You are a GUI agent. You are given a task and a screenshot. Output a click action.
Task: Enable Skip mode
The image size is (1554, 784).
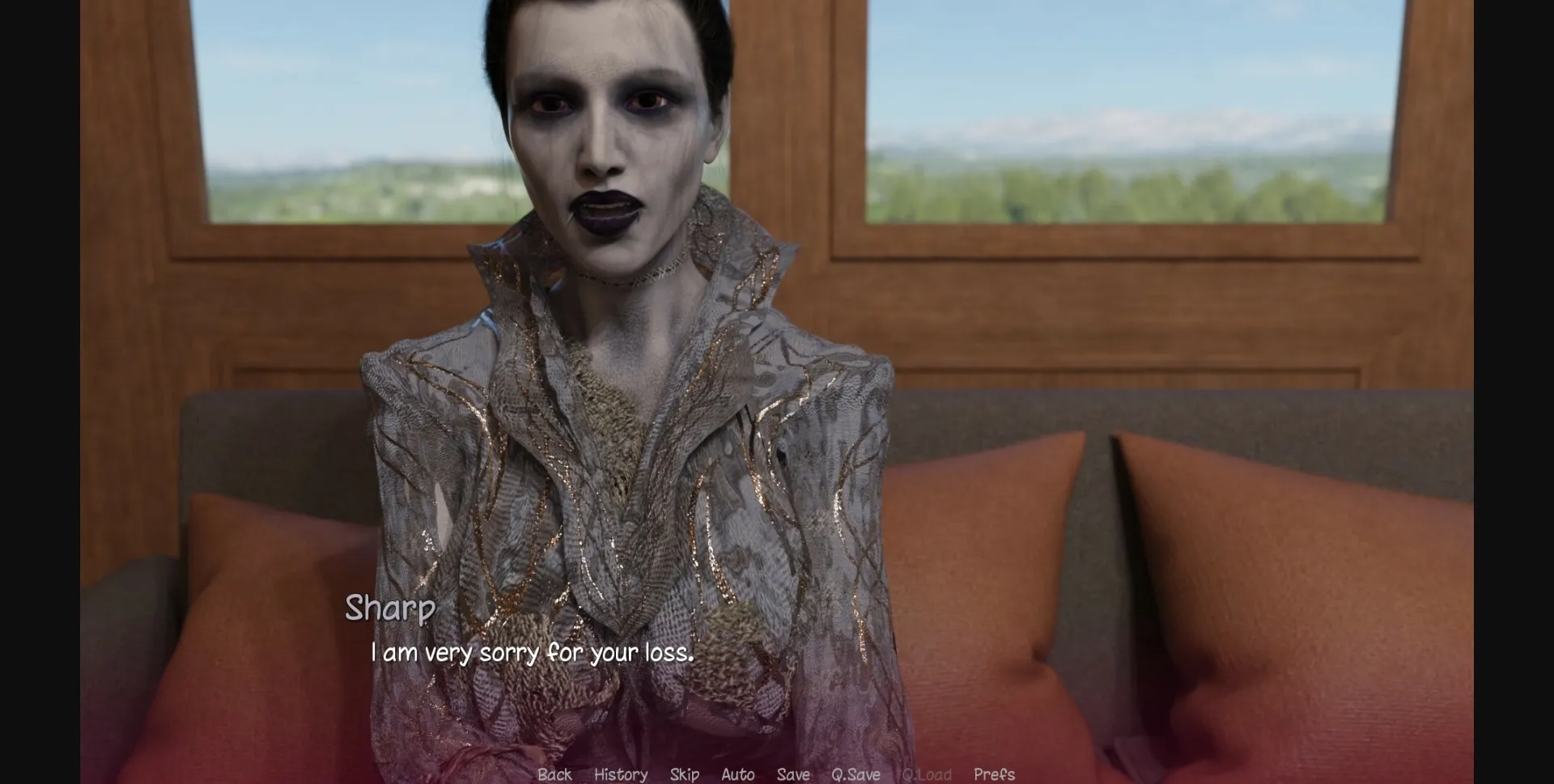684,774
